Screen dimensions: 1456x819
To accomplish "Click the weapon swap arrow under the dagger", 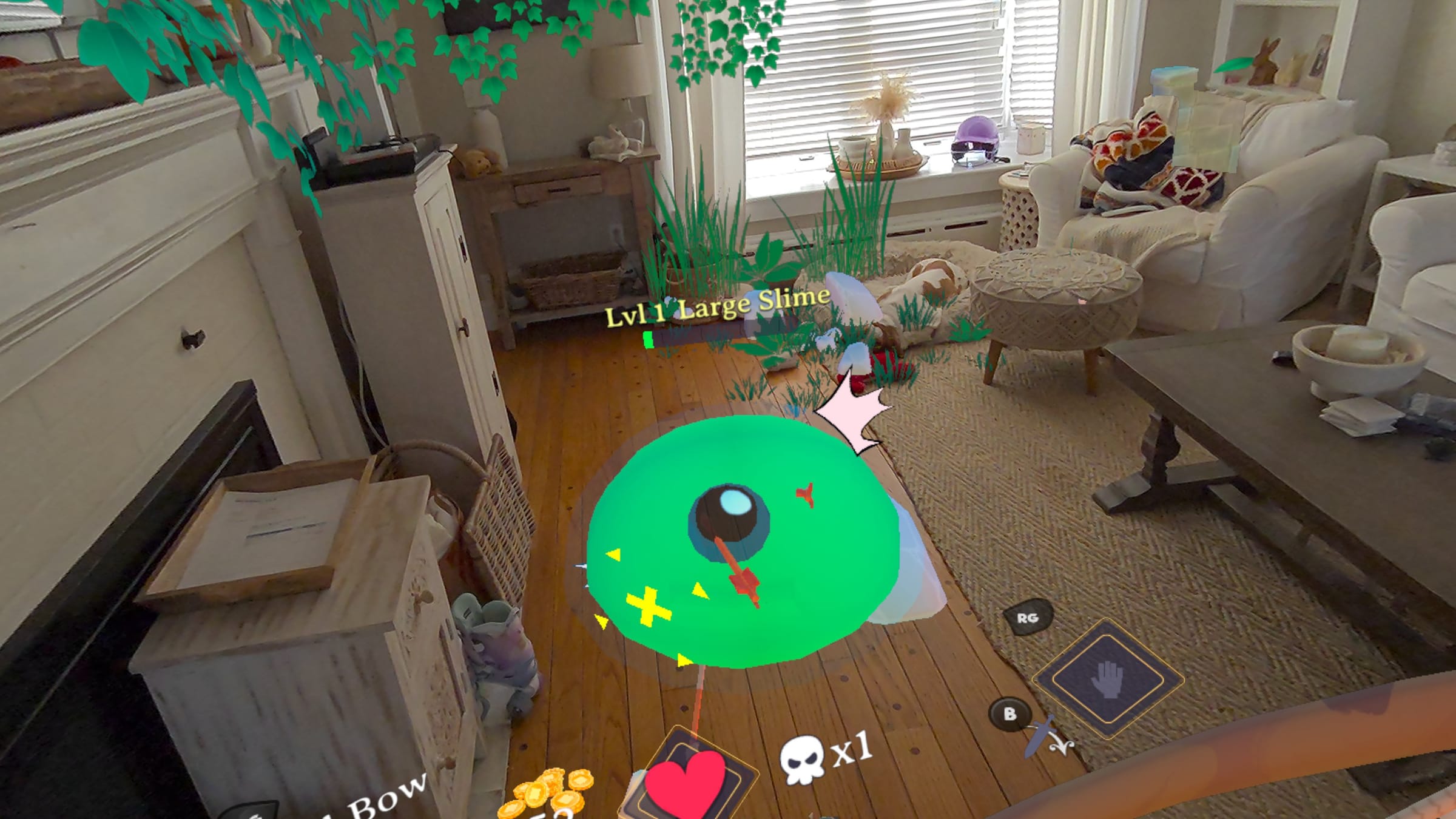I will click(1062, 745).
